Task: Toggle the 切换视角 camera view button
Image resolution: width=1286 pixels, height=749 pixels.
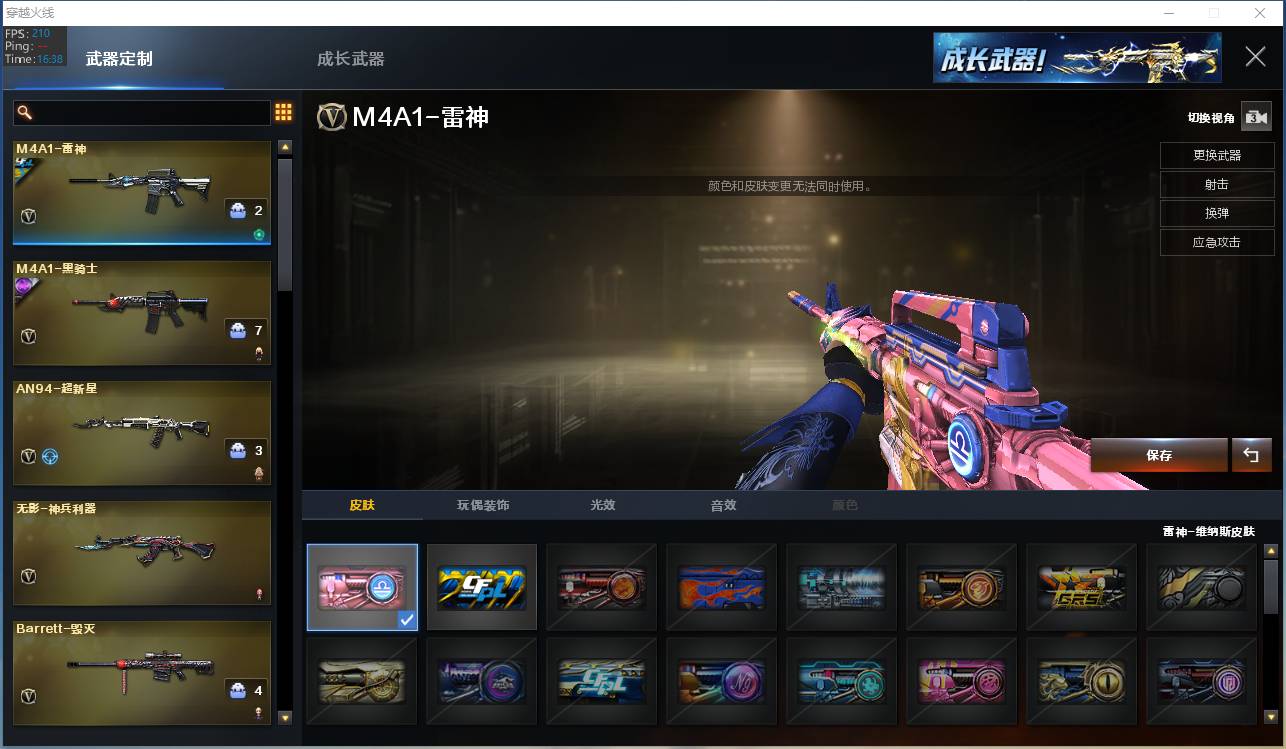Action: (x=1255, y=117)
